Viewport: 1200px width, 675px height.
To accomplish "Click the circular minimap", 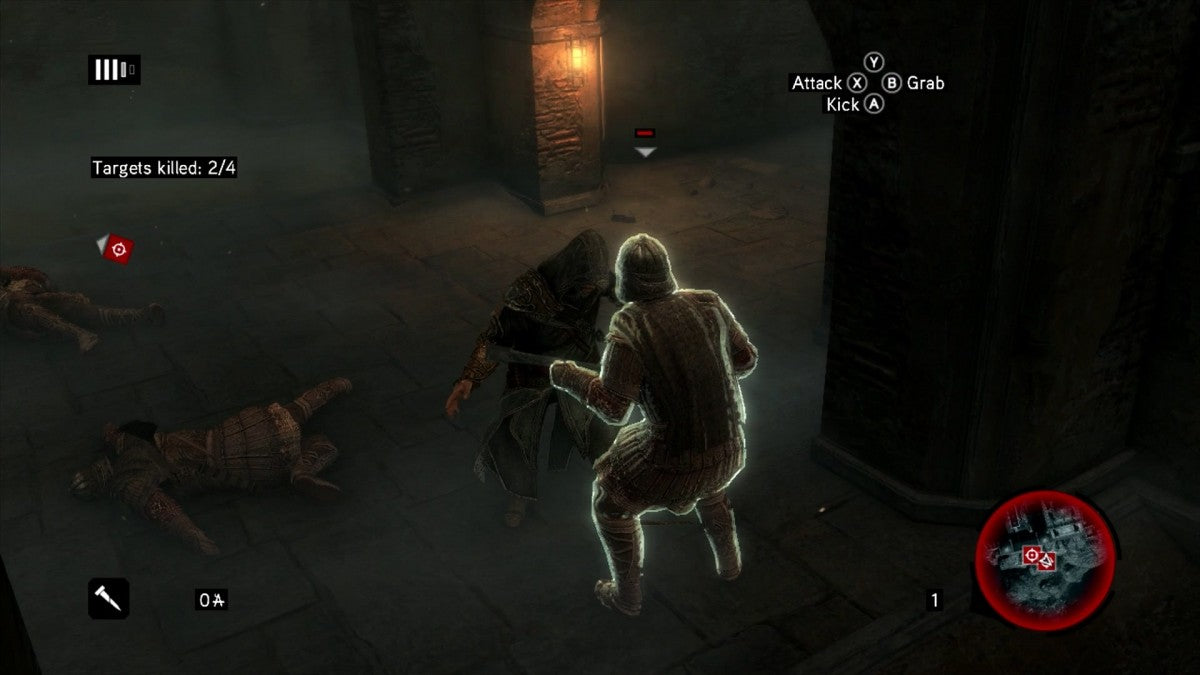I will coord(1044,561).
